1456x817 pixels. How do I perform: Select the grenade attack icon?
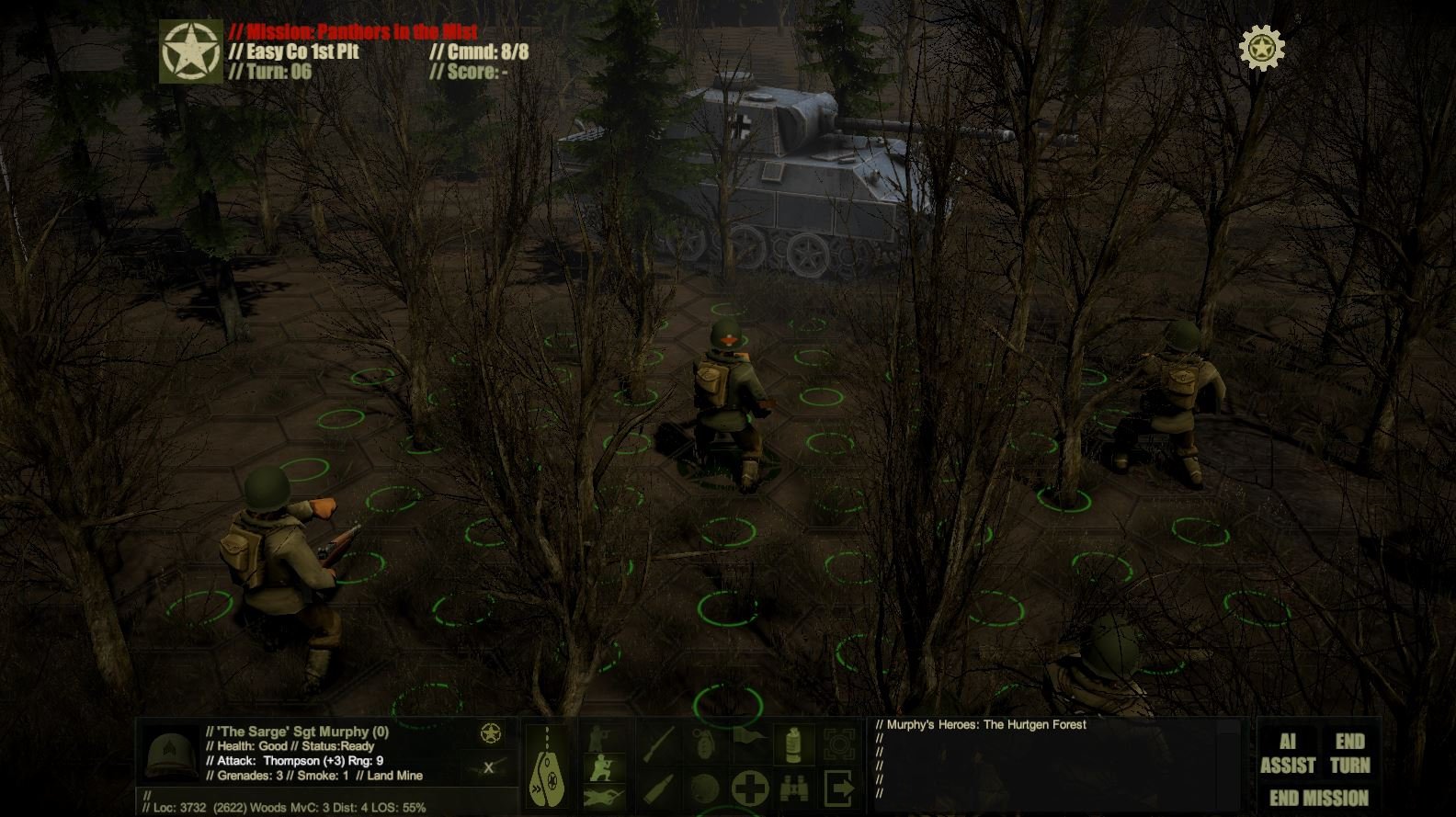click(x=704, y=741)
